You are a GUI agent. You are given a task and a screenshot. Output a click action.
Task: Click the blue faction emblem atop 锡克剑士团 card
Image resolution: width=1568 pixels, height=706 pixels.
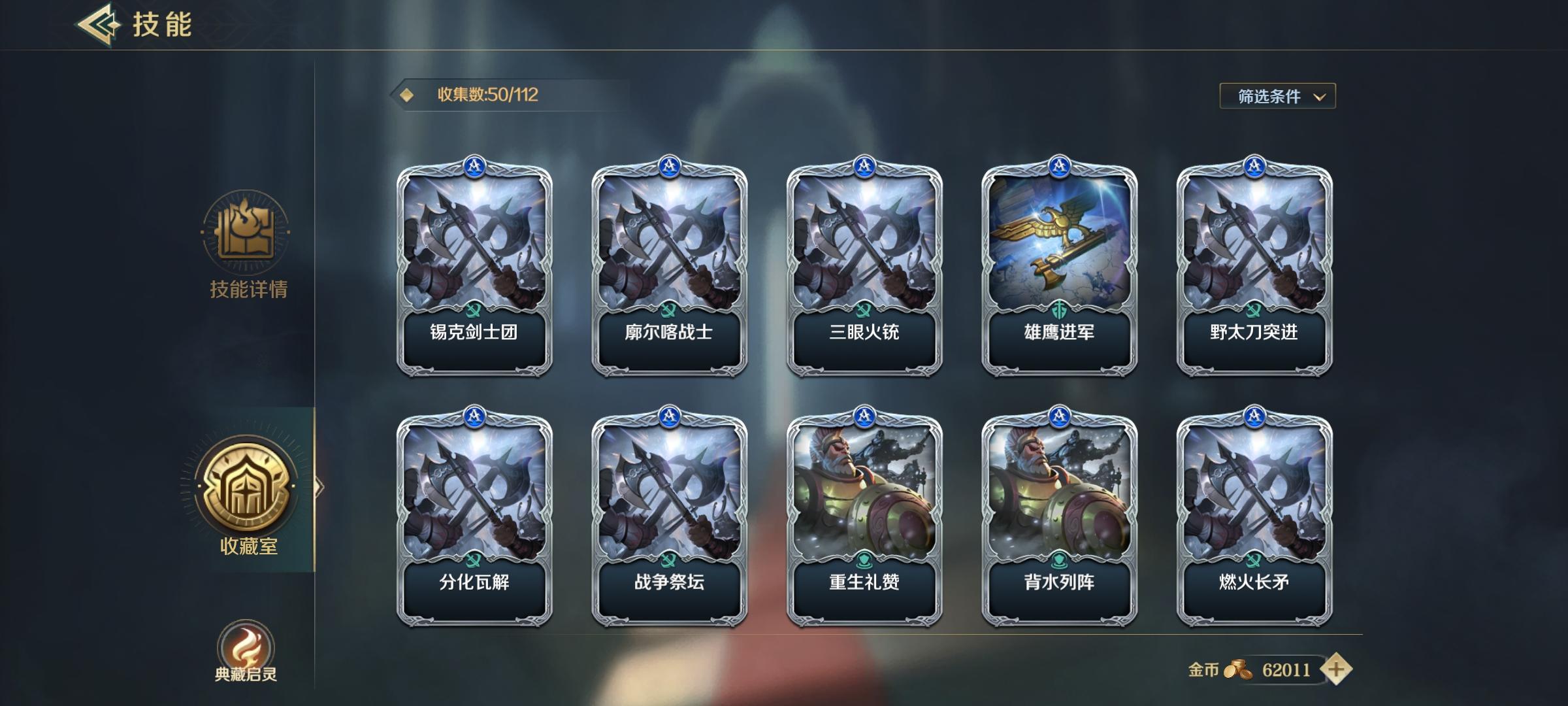[x=476, y=168]
